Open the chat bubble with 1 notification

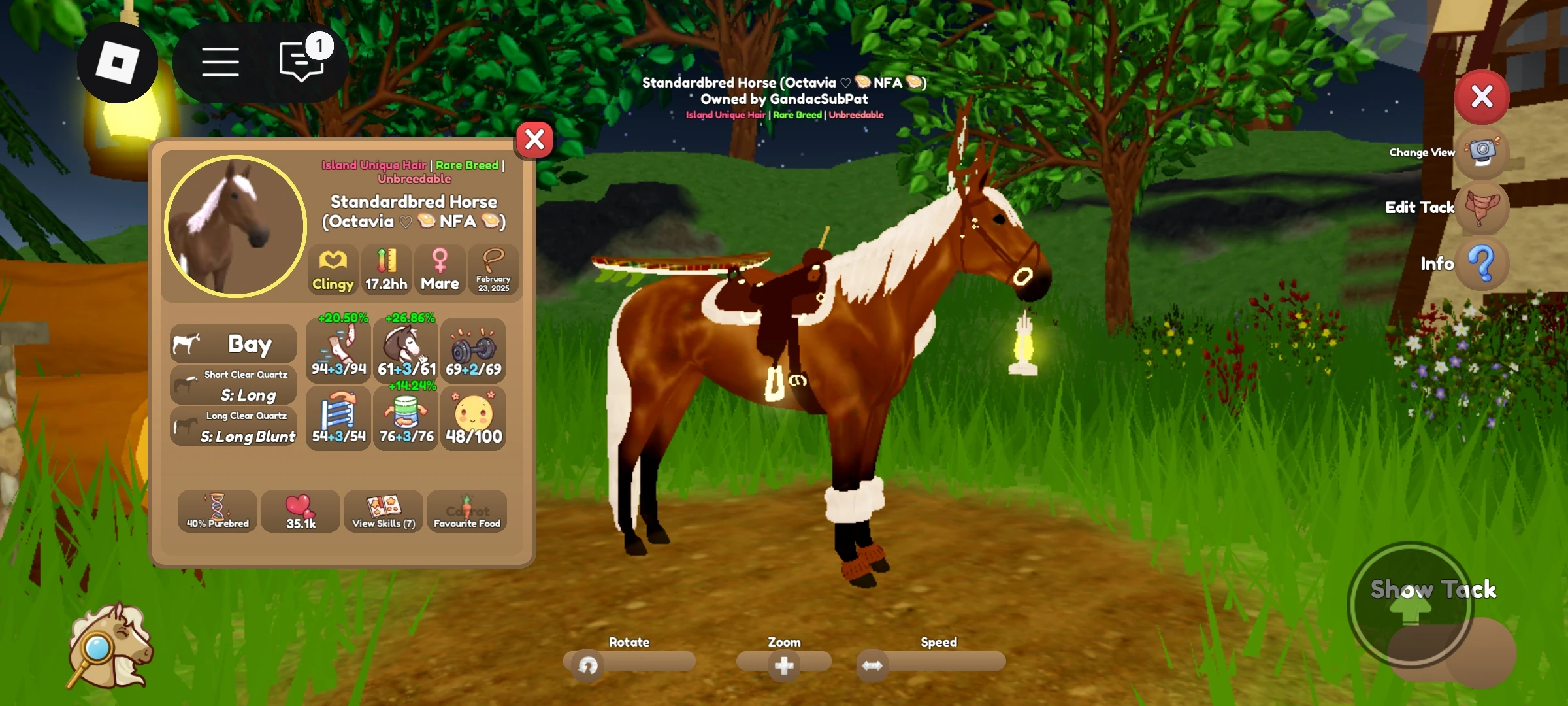coord(299,61)
